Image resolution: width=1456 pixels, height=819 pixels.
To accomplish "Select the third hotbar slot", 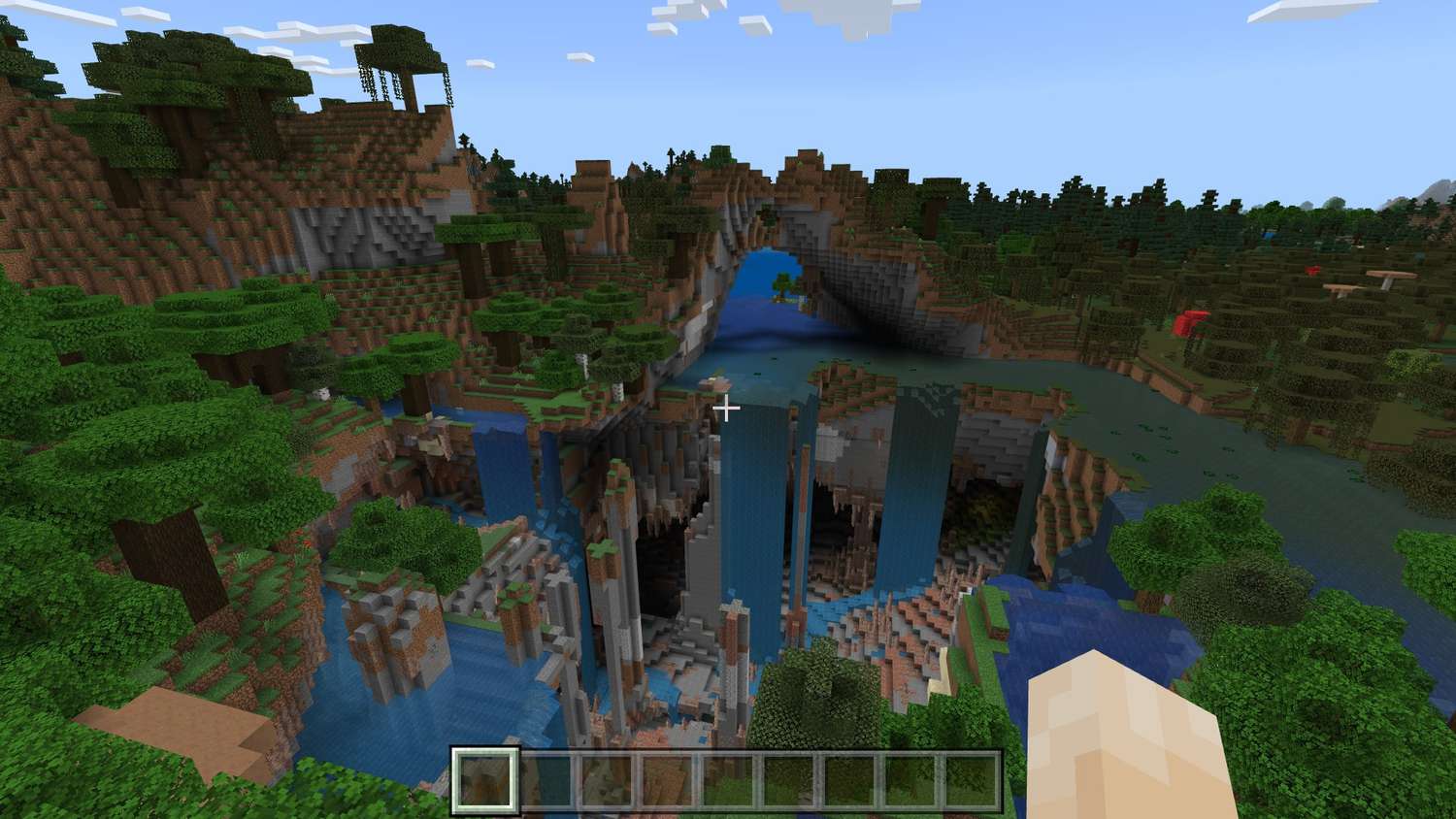I will [607, 781].
